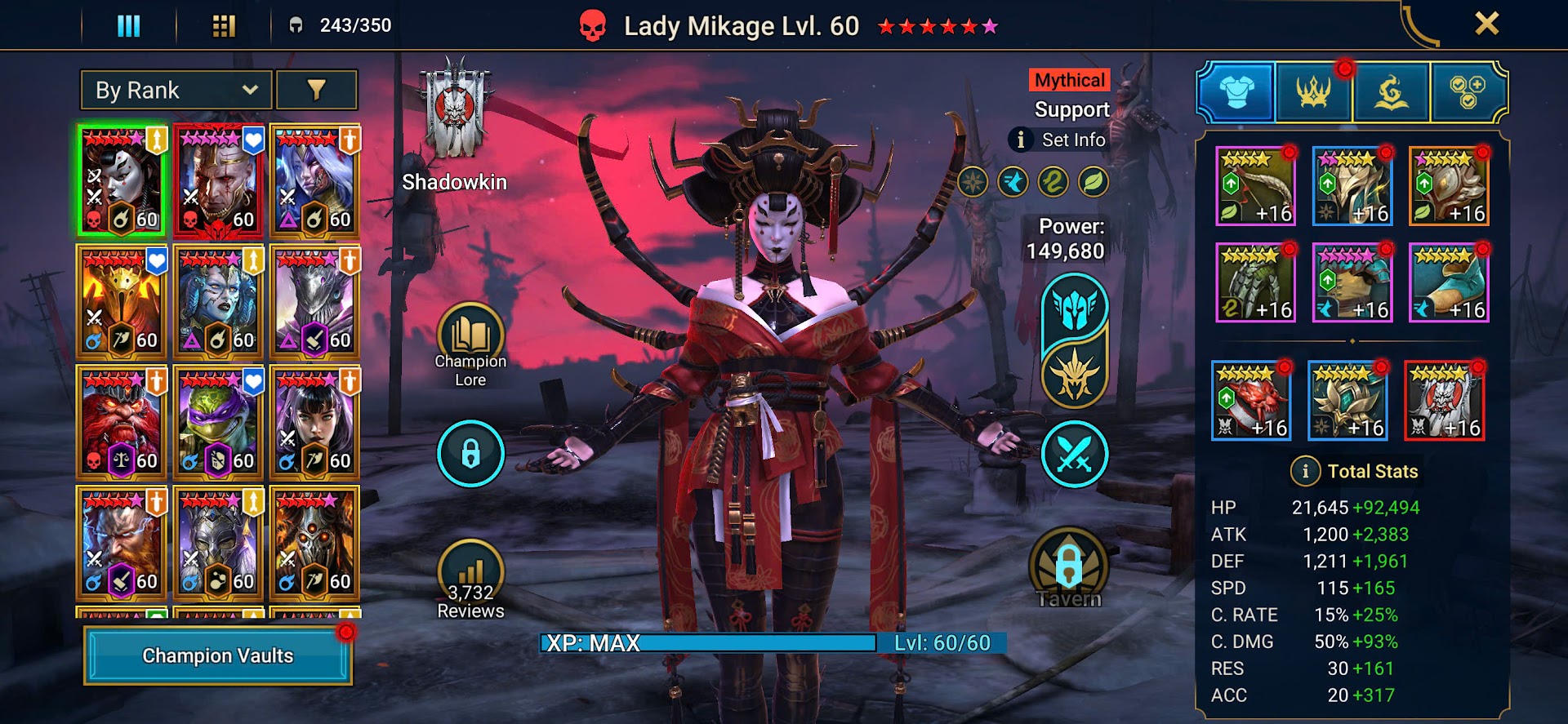This screenshot has height=724, width=1568.
Task: Open the champion filter funnel
Action: pyautogui.click(x=316, y=90)
